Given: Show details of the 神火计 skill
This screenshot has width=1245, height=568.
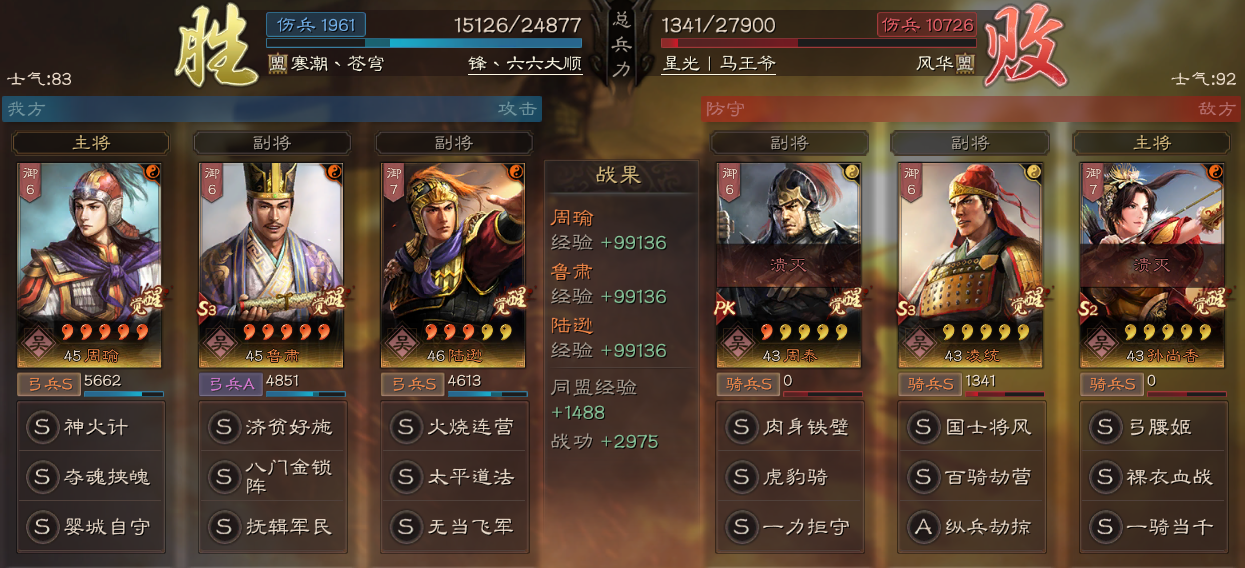Looking at the screenshot, I should 90,427.
